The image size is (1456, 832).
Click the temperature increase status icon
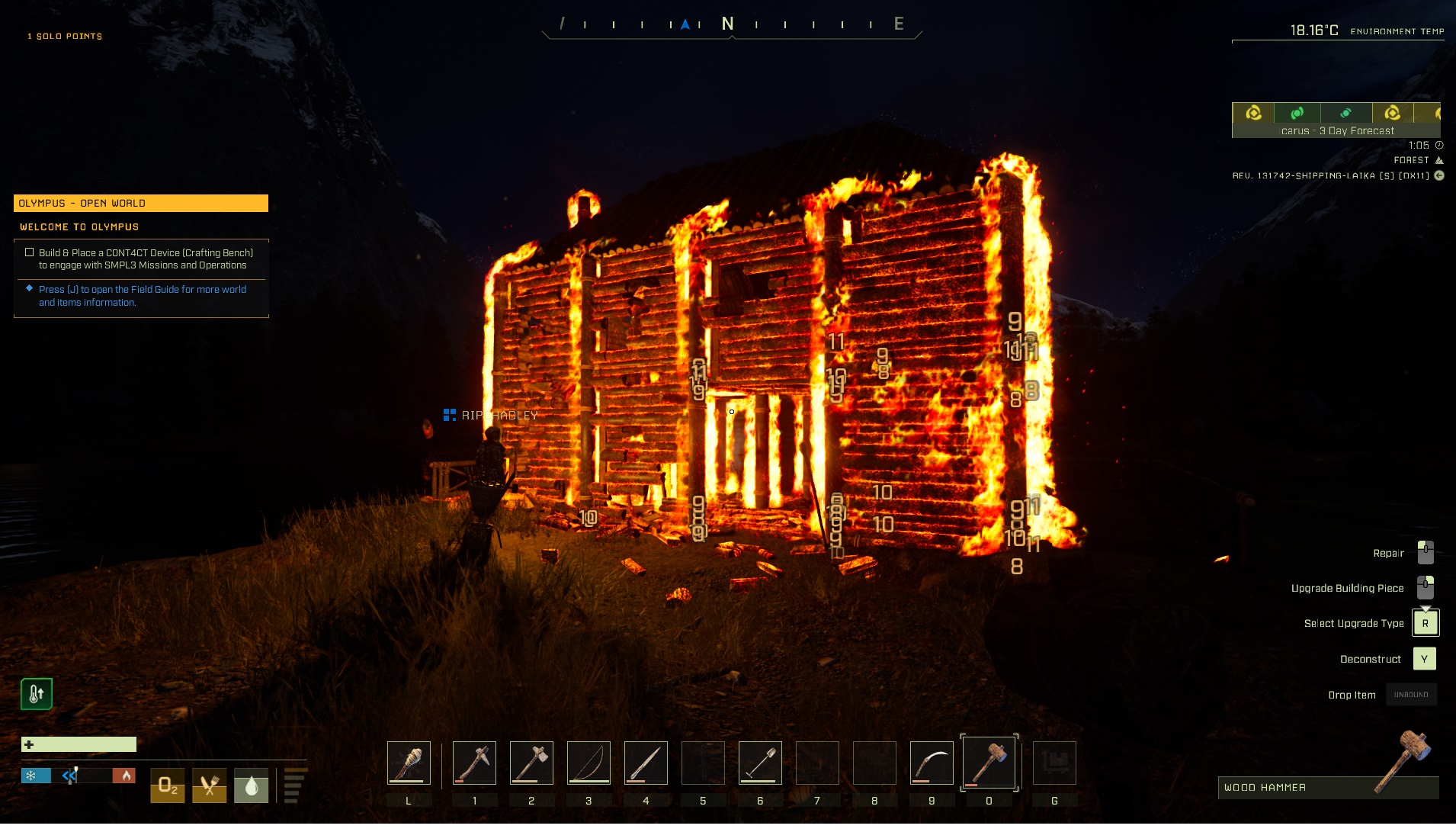pyautogui.click(x=37, y=694)
